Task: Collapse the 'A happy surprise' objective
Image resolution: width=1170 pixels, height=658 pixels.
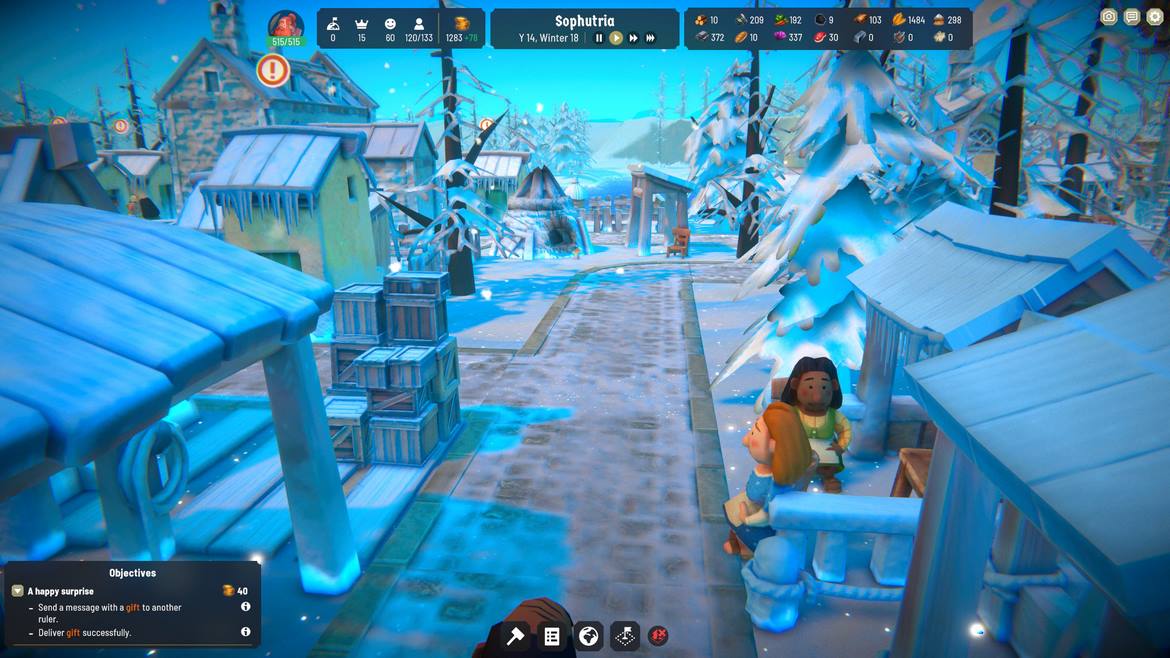Action: pyautogui.click(x=17, y=591)
